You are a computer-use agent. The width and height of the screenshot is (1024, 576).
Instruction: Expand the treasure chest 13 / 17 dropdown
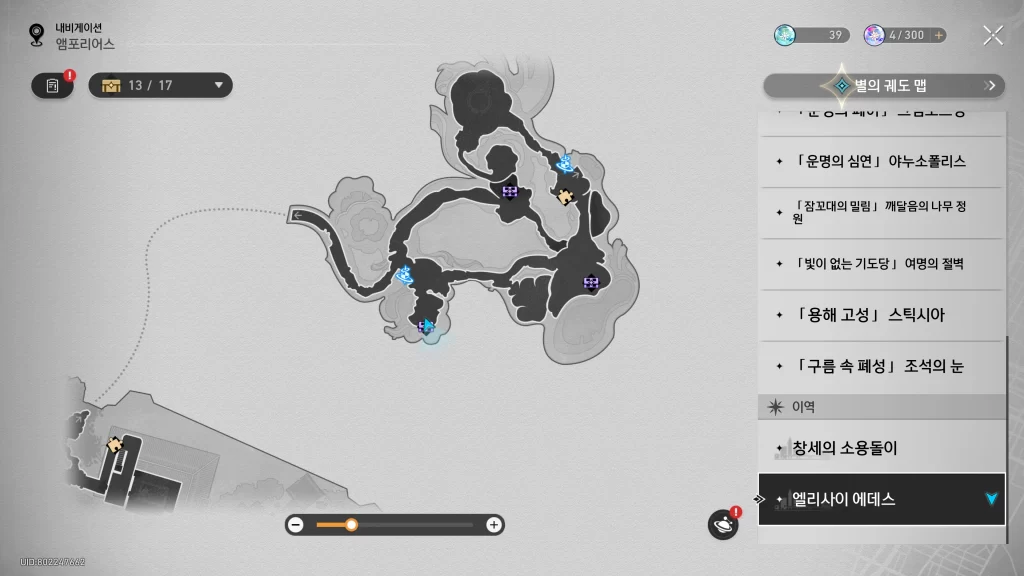161,86
